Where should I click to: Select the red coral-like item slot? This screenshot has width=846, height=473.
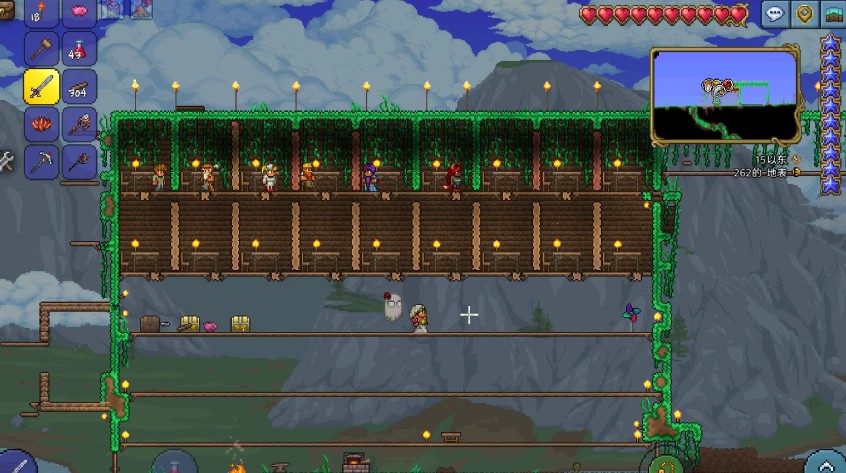point(41,124)
